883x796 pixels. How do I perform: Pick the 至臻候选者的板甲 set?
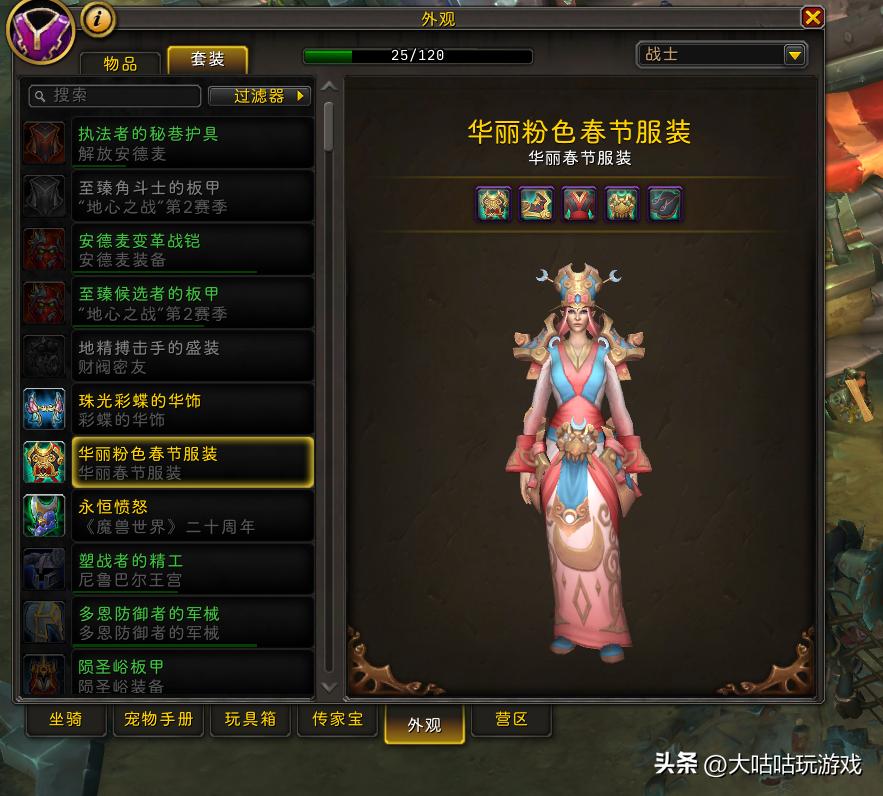tap(168, 303)
